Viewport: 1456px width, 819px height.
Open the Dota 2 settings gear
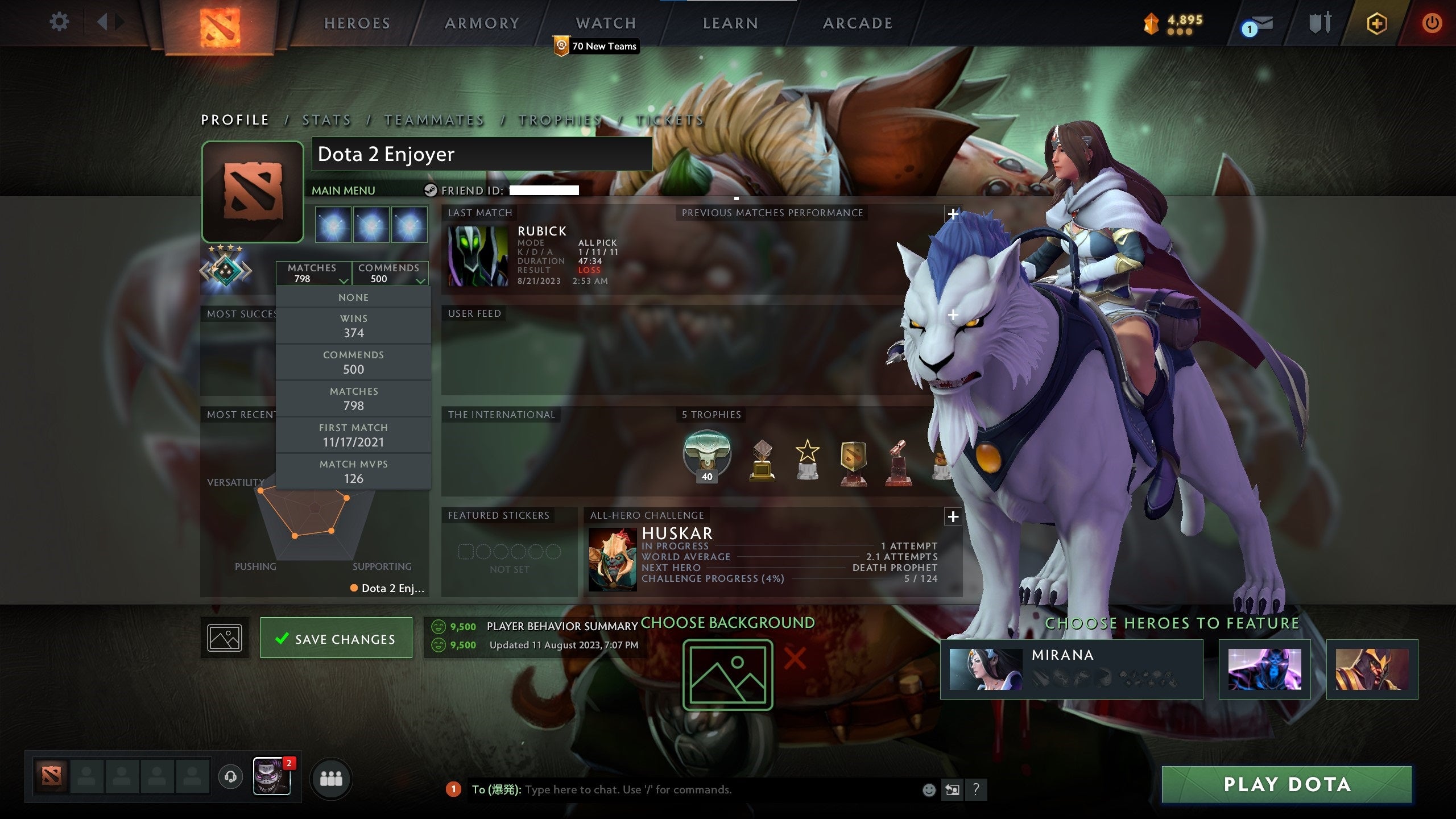(x=59, y=23)
